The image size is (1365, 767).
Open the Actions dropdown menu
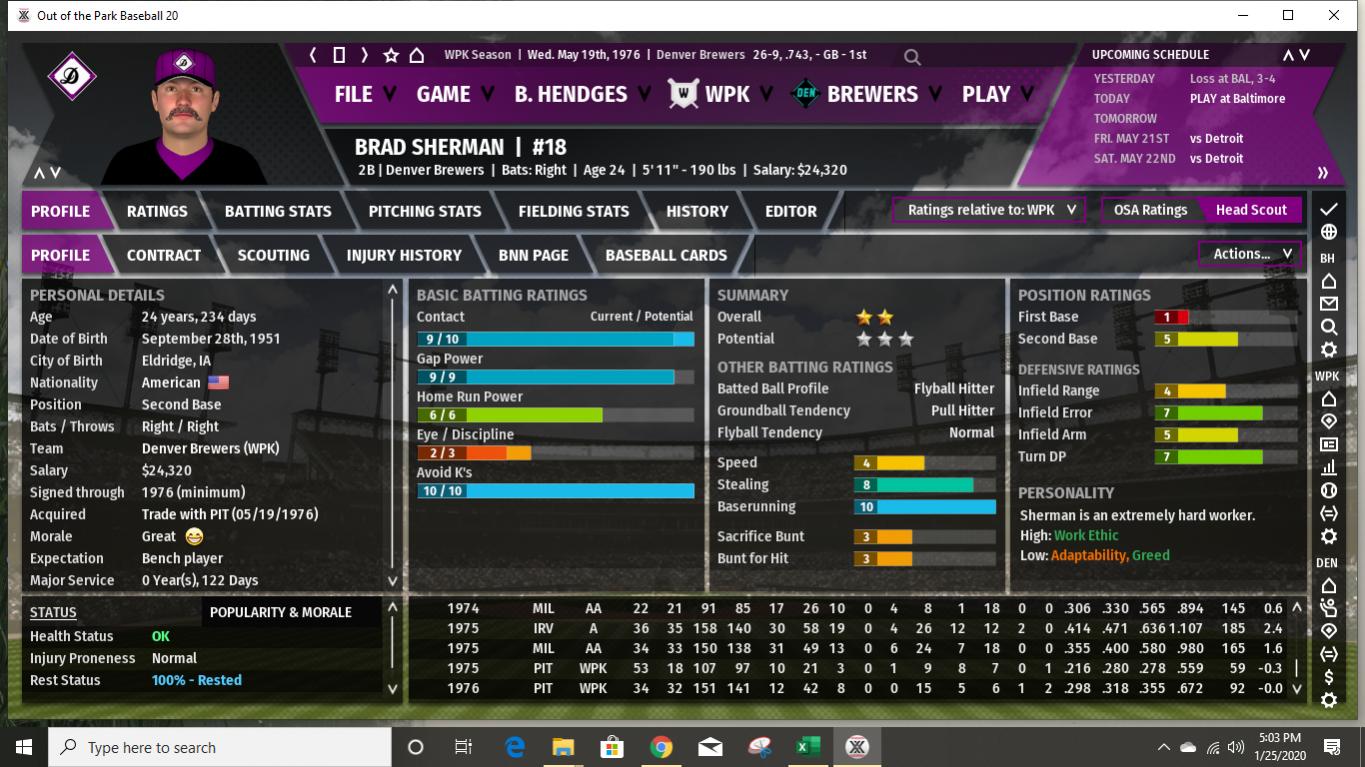pos(1247,254)
